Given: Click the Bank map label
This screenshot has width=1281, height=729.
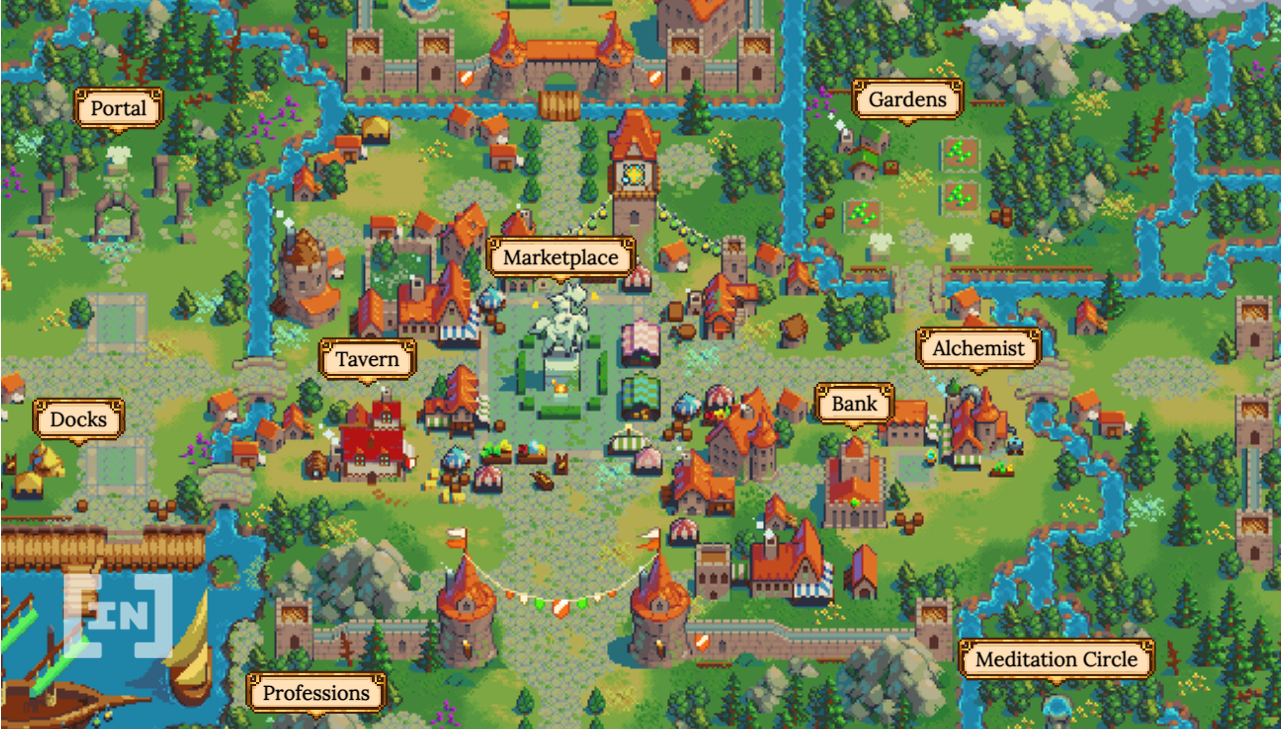Looking at the screenshot, I should 855,404.
